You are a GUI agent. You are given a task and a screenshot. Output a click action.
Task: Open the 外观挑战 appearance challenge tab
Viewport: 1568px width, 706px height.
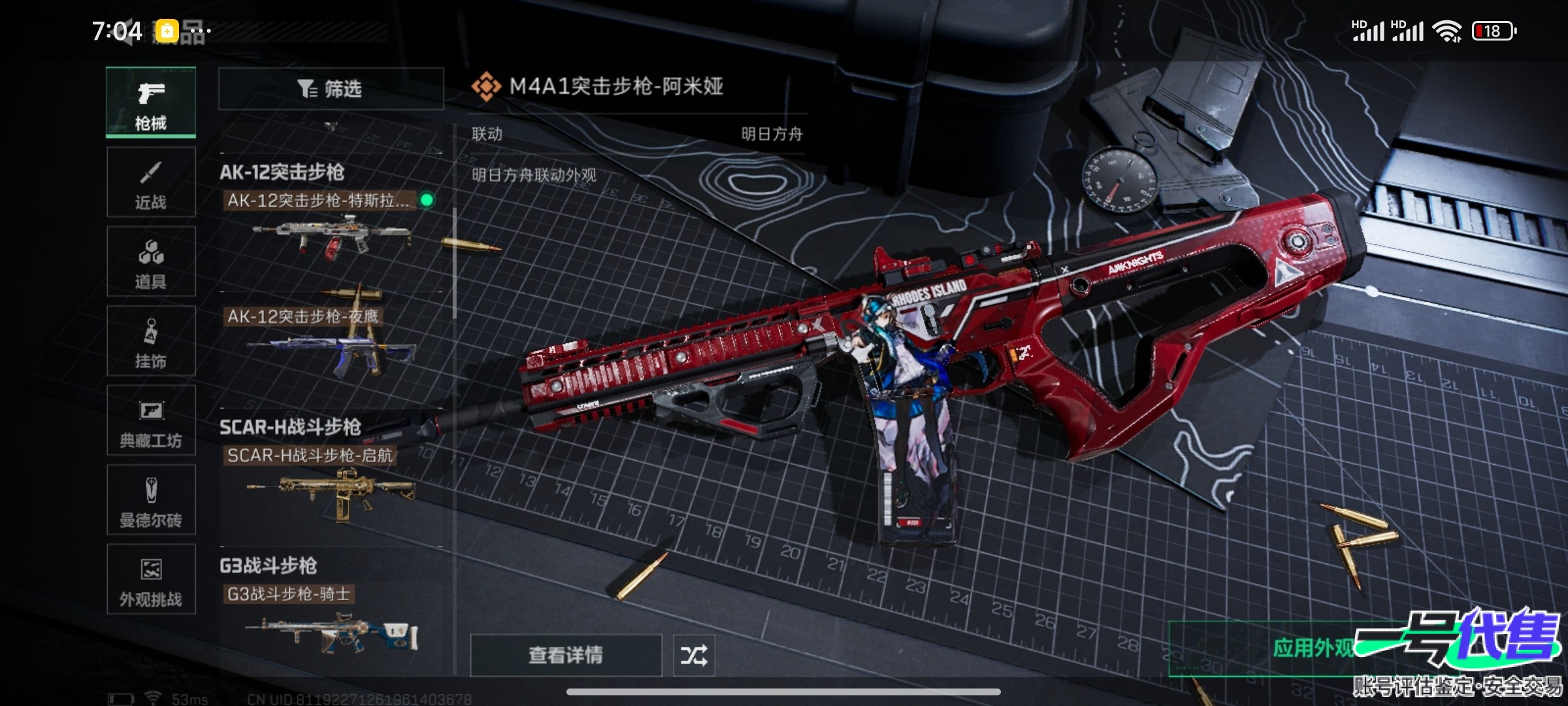click(151, 580)
